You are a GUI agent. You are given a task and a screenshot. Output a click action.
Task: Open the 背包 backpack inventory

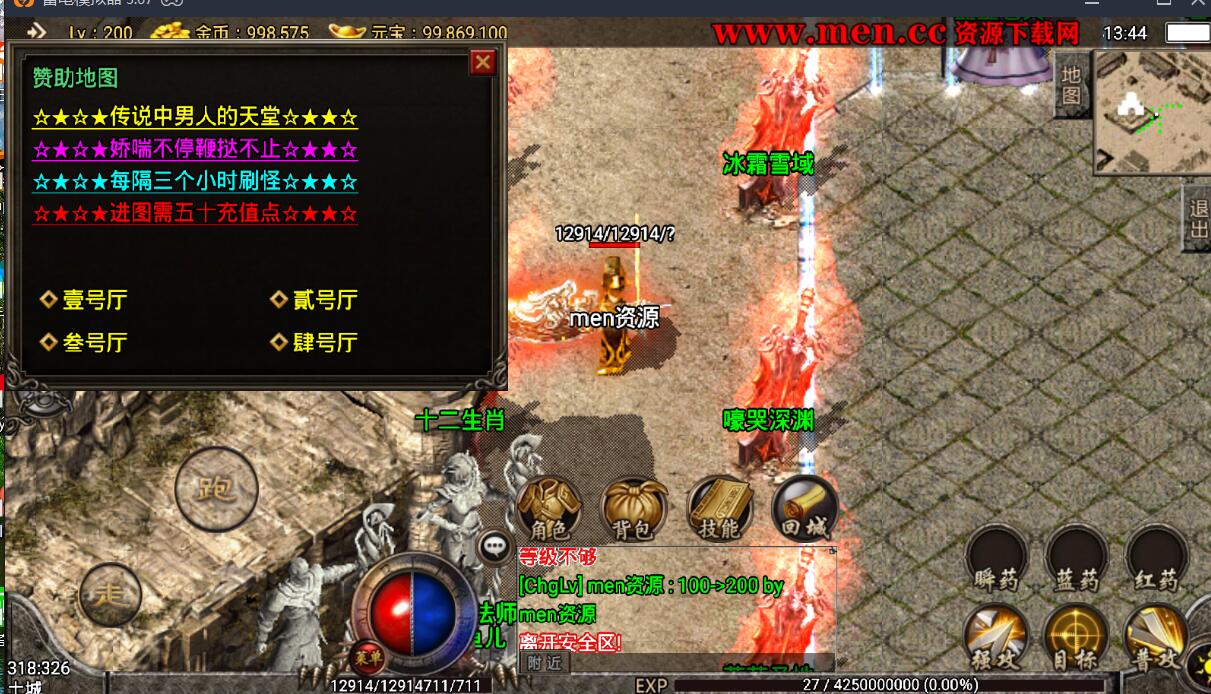(x=634, y=508)
